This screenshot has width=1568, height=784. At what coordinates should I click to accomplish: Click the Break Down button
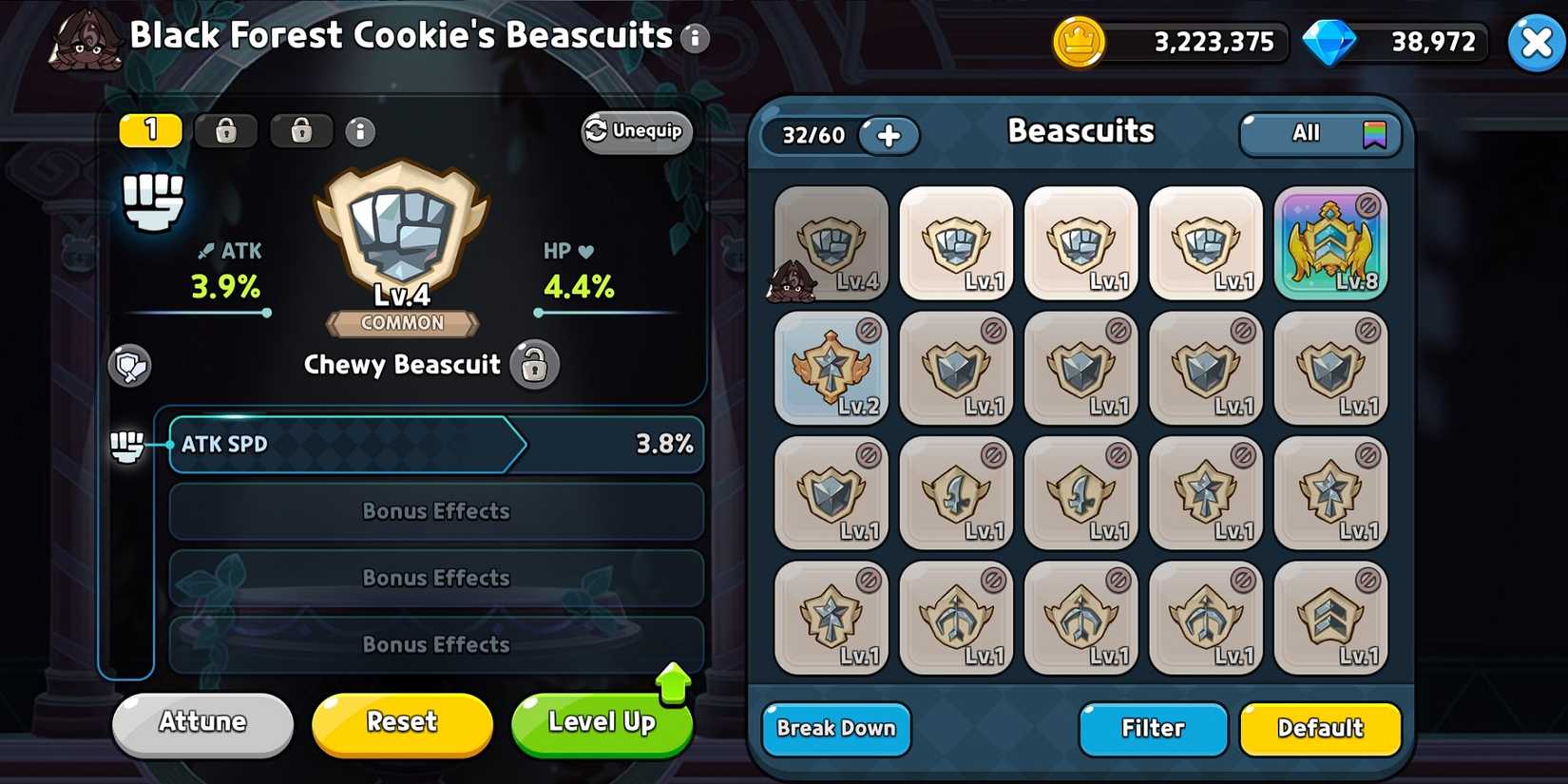click(x=835, y=729)
